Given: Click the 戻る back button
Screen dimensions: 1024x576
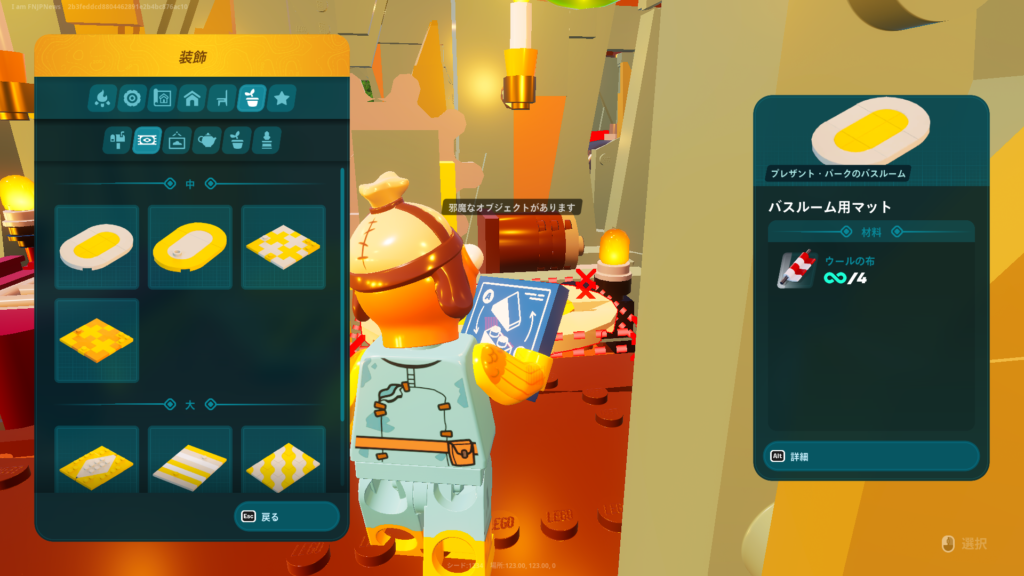Looking at the screenshot, I should coord(285,516).
